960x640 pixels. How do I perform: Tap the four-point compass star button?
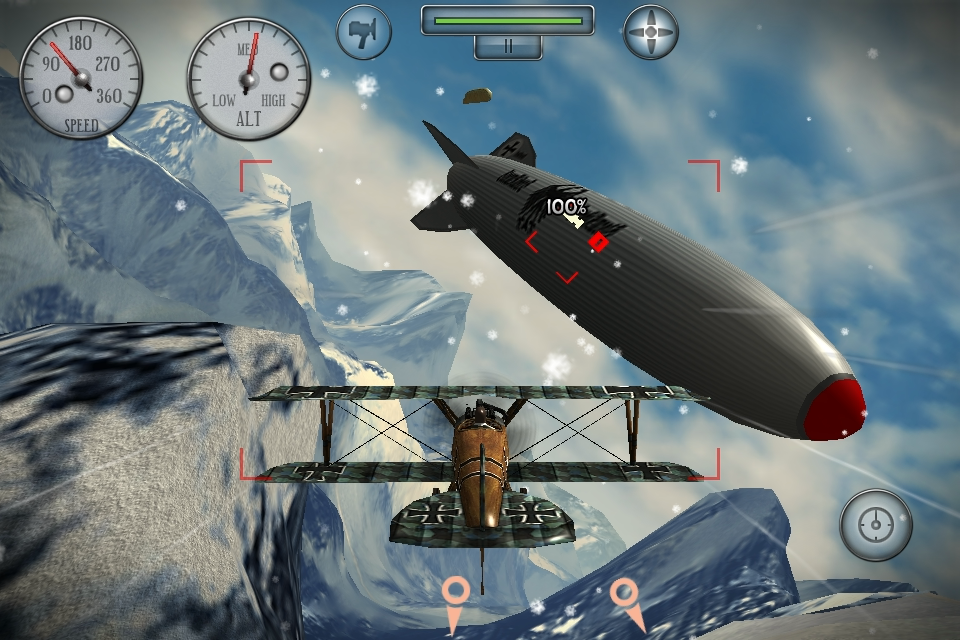[651, 32]
